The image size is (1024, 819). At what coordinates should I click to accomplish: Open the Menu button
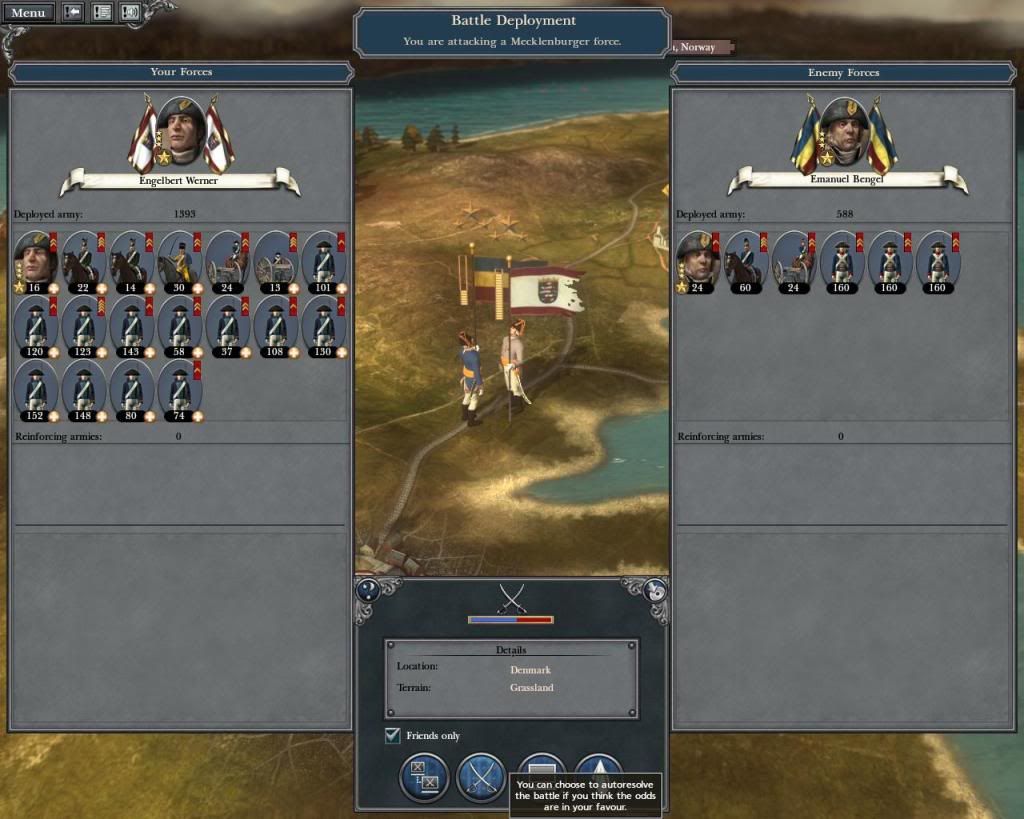pos(28,13)
